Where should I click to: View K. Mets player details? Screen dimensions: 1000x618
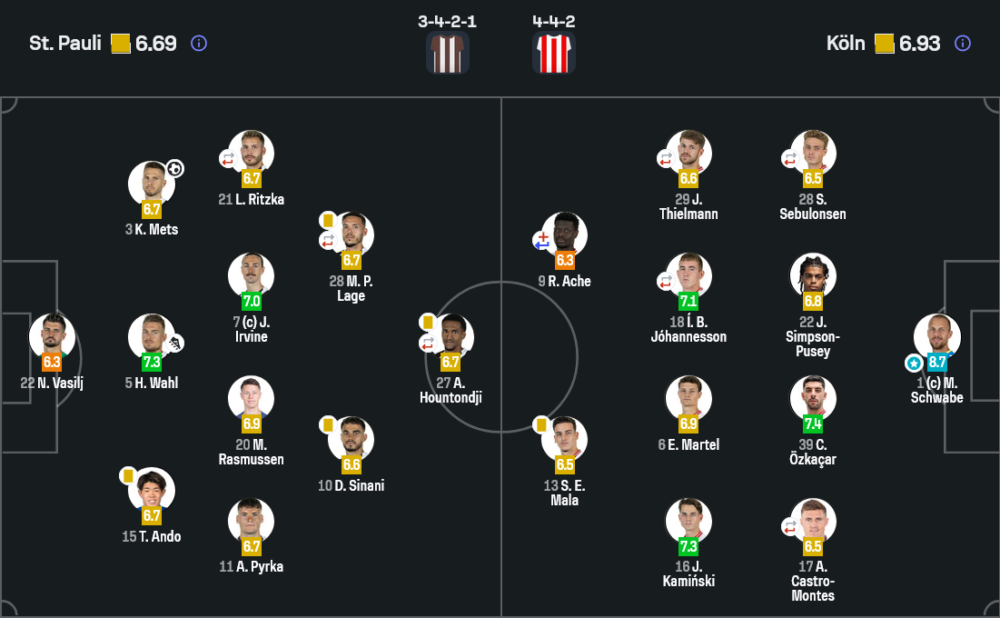coord(151,184)
